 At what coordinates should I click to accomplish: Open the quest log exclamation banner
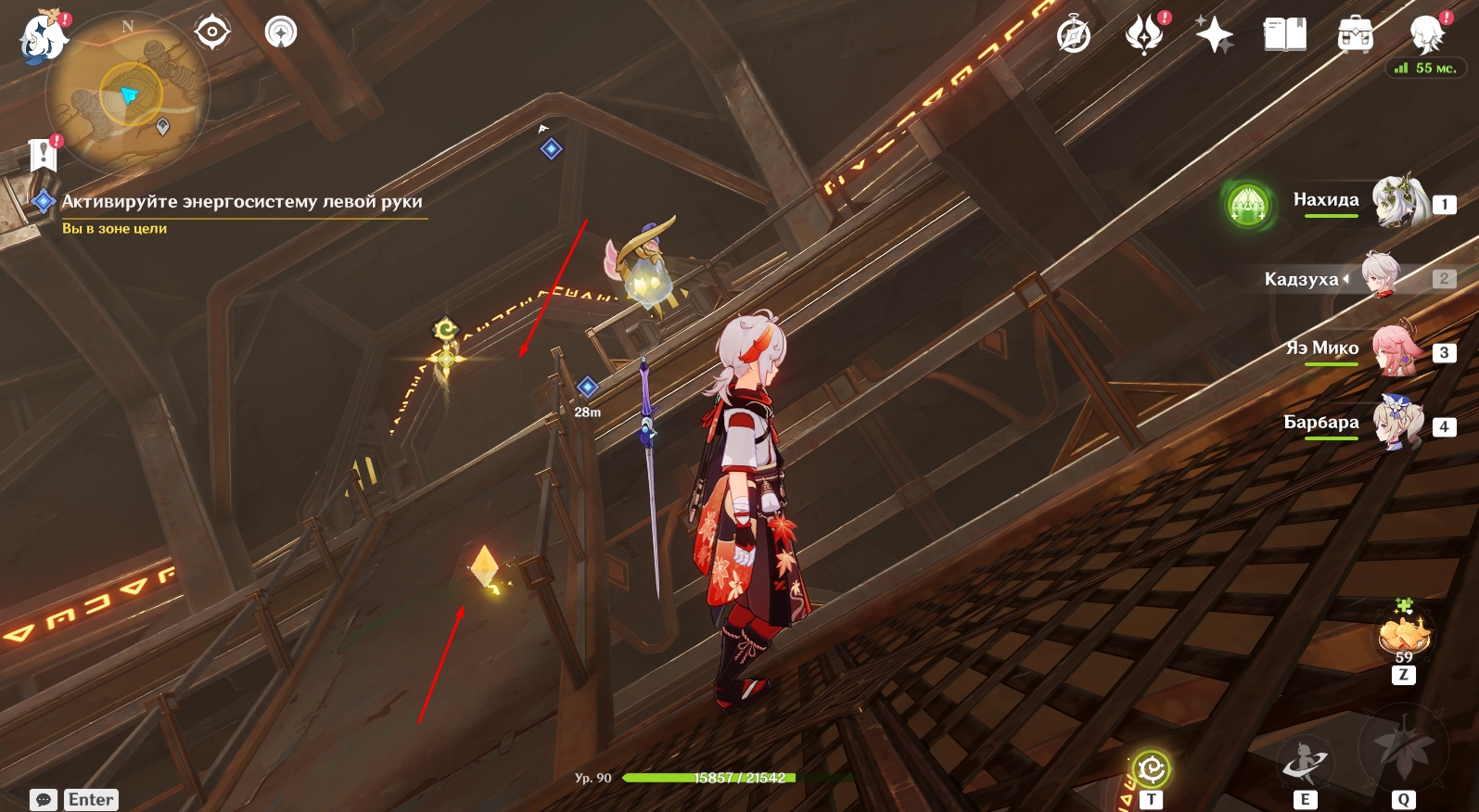click(x=44, y=154)
